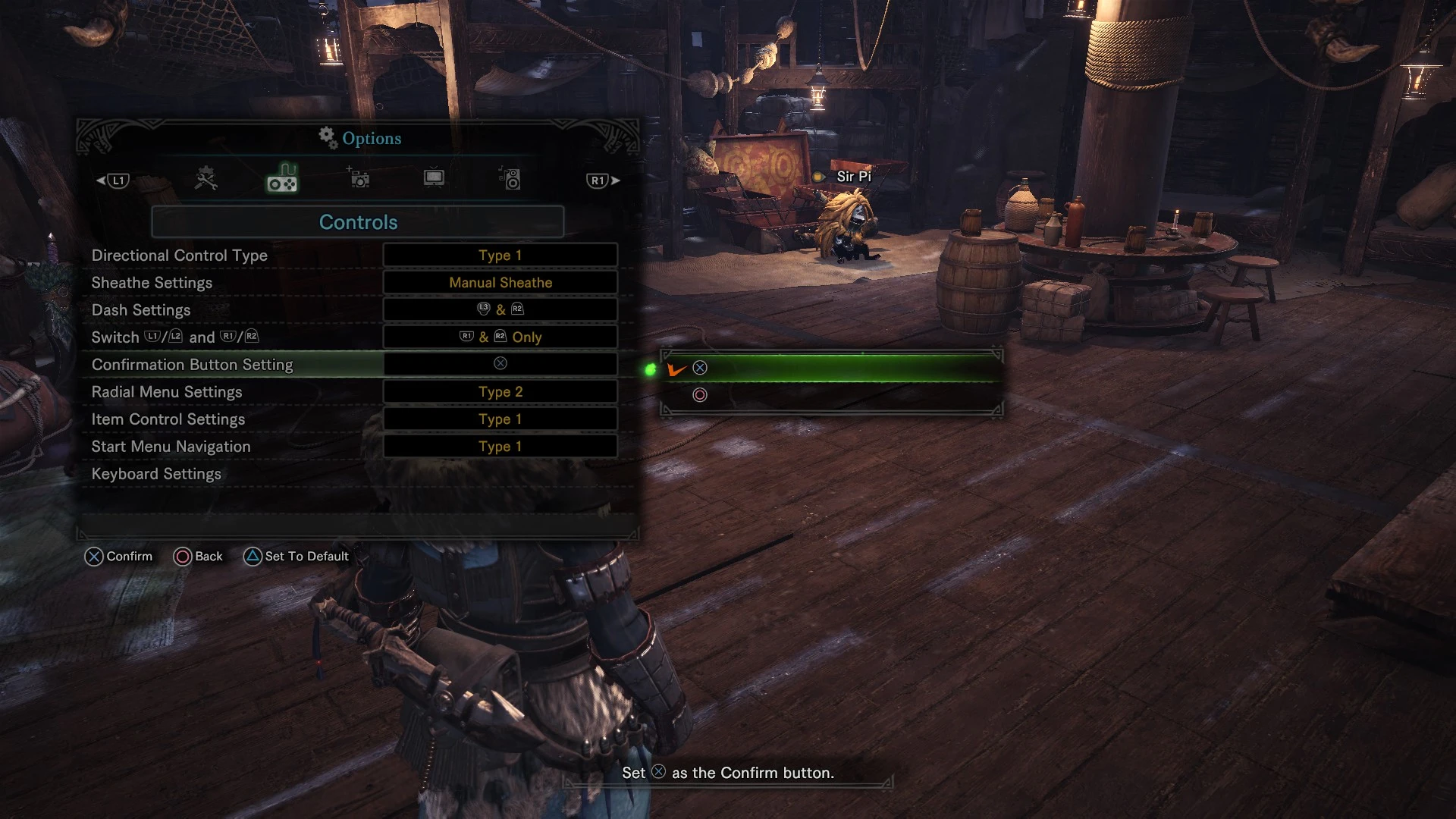Open the speaker audio settings tab
The height and width of the screenshot is (819, 1456).
coord(510,179)
